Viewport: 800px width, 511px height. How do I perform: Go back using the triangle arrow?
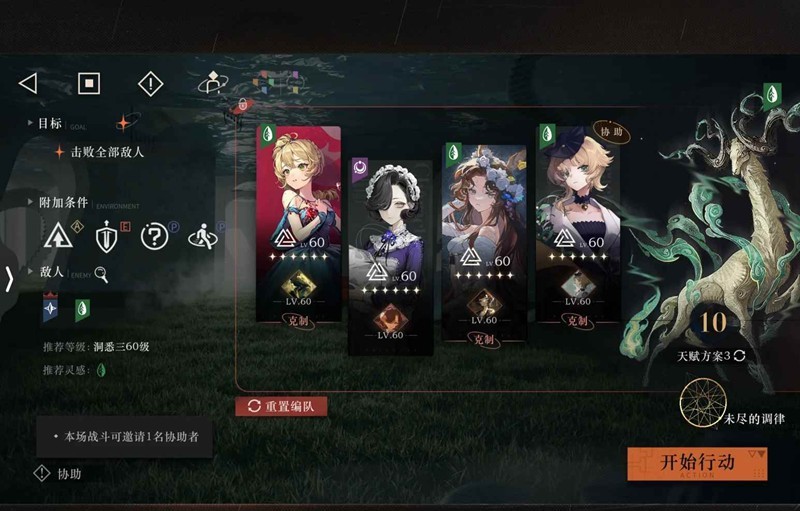click(28, 83)
